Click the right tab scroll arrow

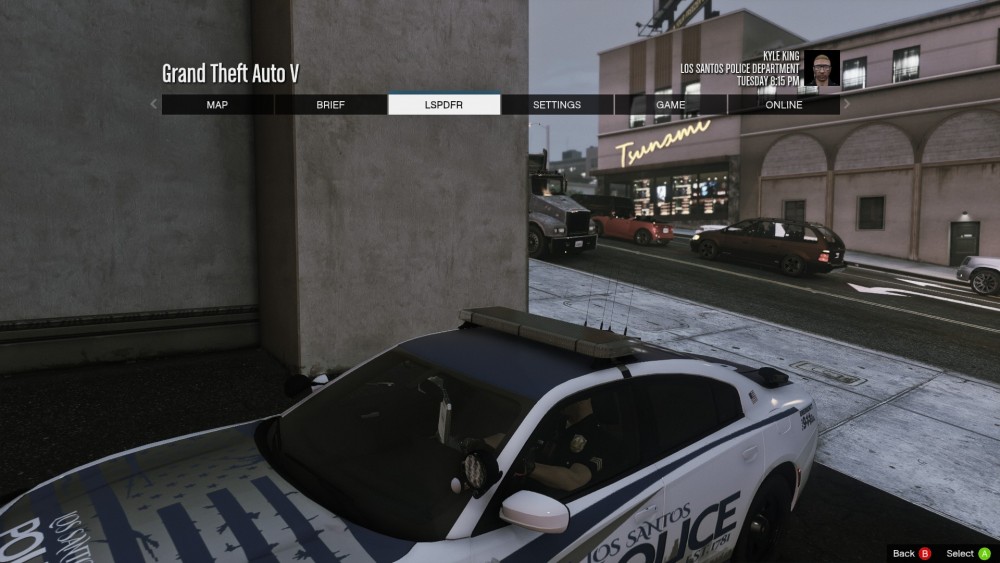(x=847, y=104)
